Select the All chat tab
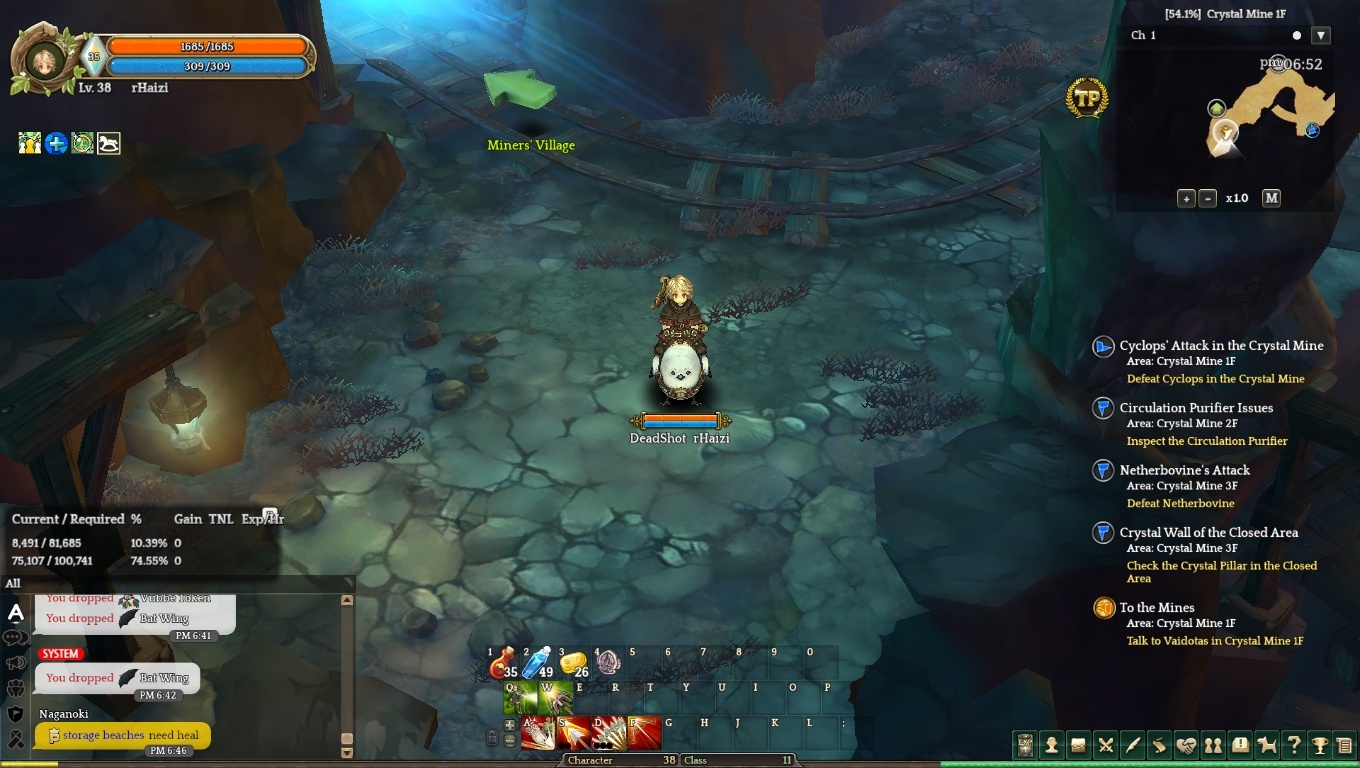Screen dimensions: 1360x768 (13, 584)
